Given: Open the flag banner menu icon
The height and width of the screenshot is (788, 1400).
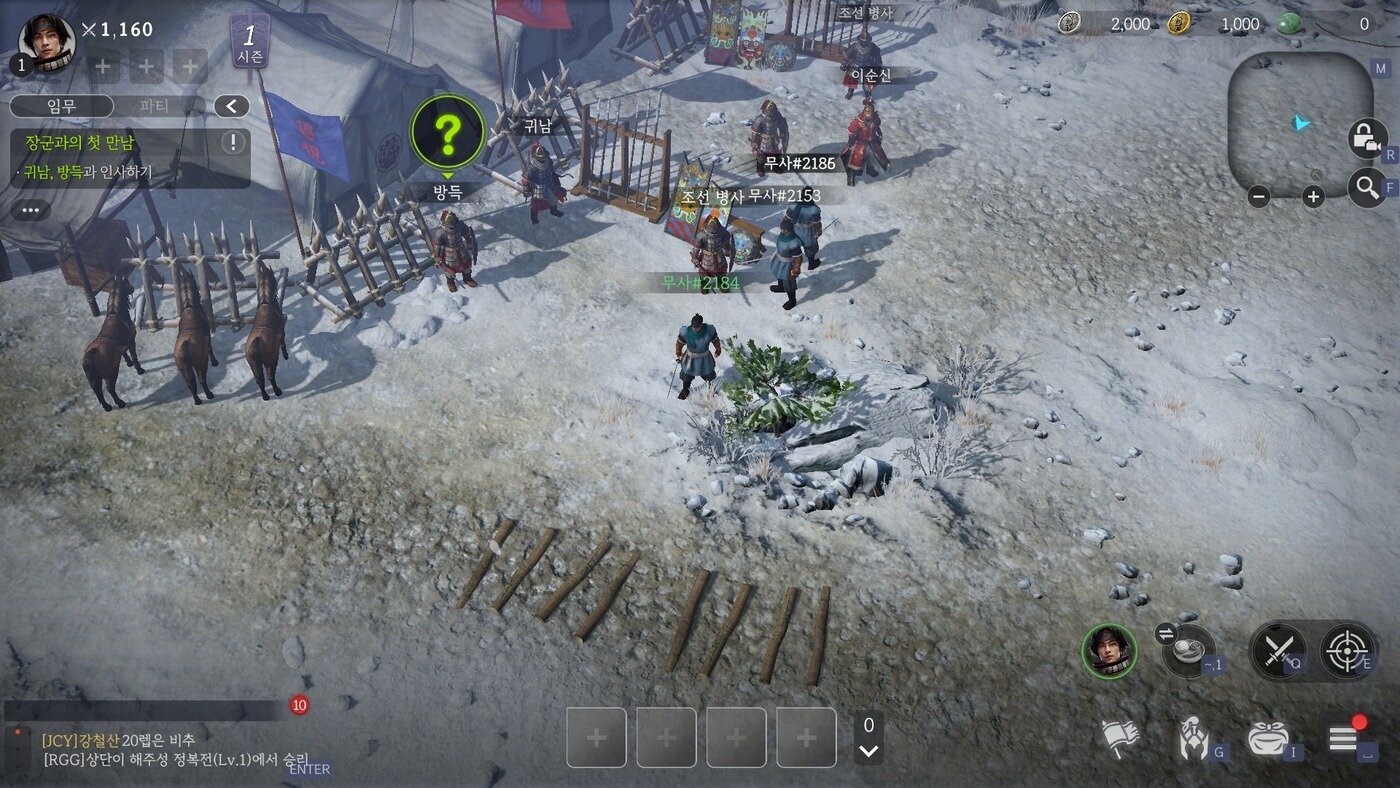Looking at the screenshot, I should pos(1120,739).
